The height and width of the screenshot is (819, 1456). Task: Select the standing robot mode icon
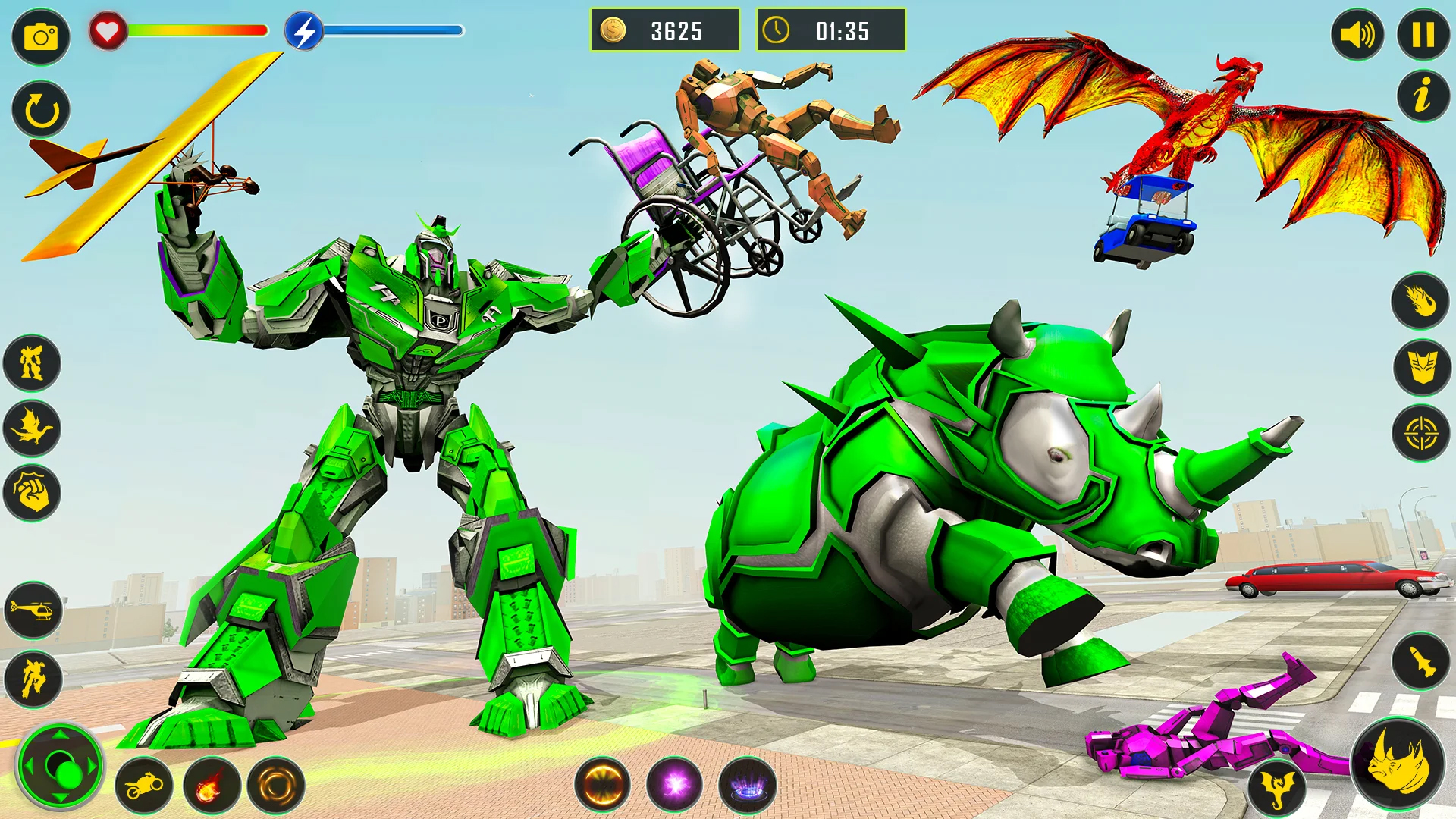32,363
